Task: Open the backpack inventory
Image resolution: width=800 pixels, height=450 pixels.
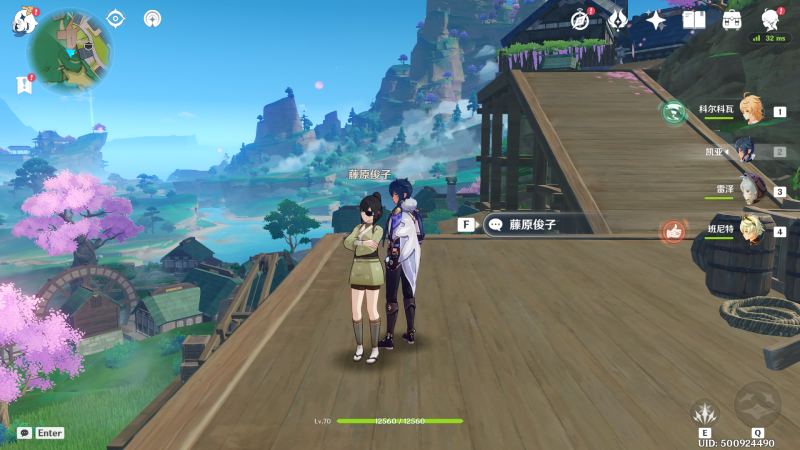Action: (732, 20)
